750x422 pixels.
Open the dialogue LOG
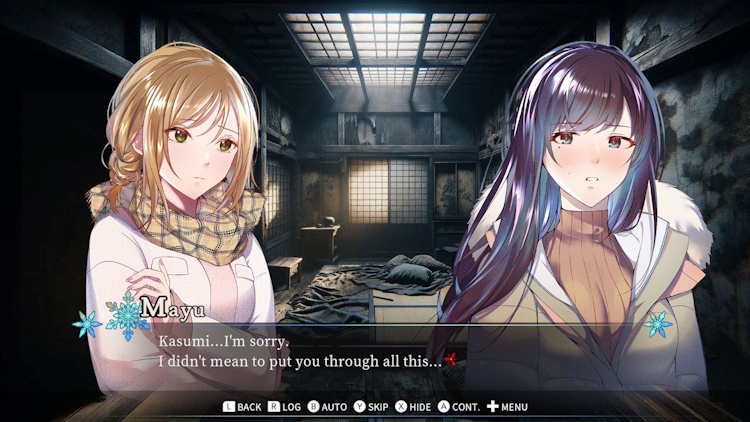point(285,407)
